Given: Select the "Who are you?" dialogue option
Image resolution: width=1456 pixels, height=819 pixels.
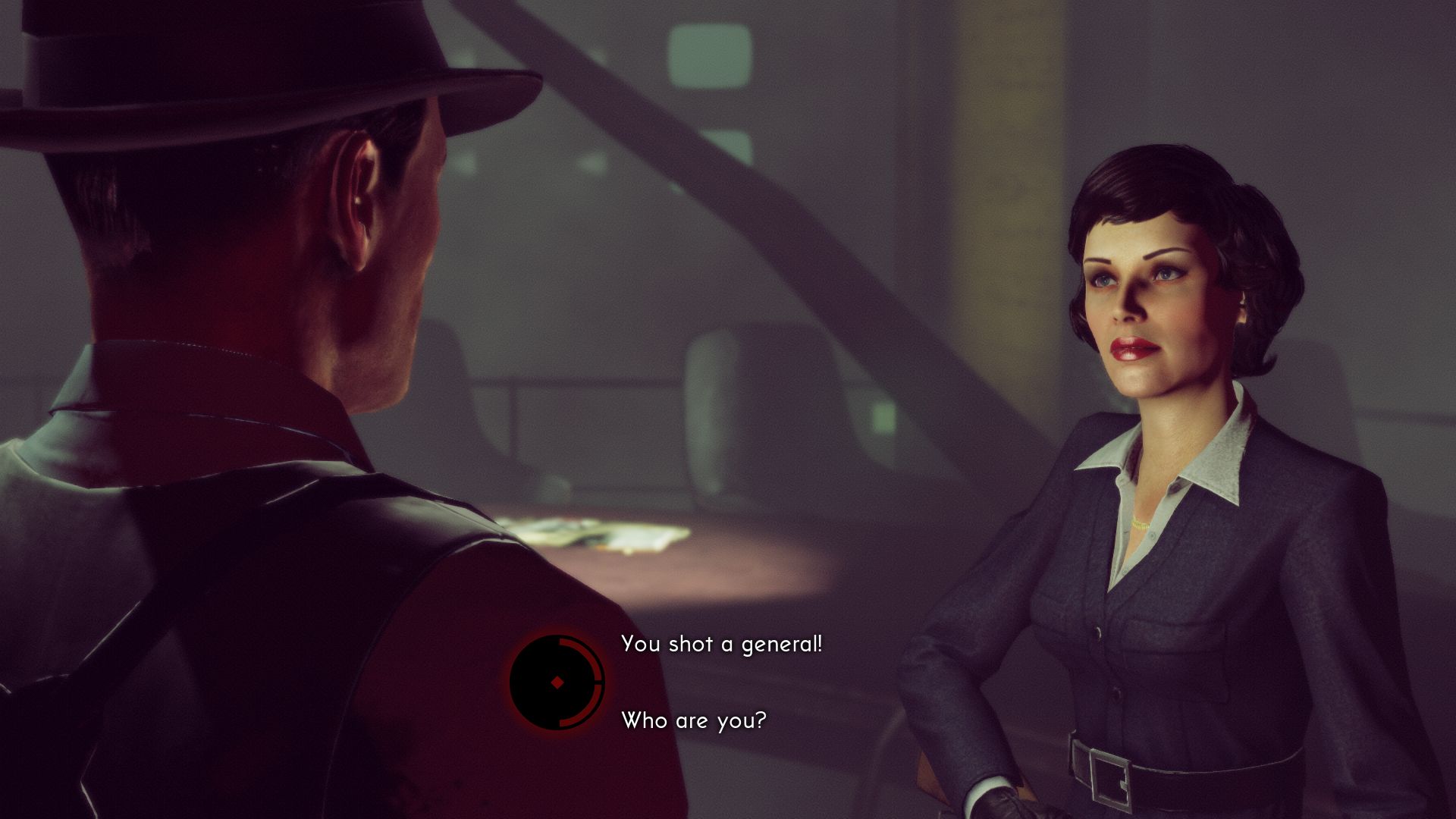Looking at the screenshot, I should tap(693, 720).
